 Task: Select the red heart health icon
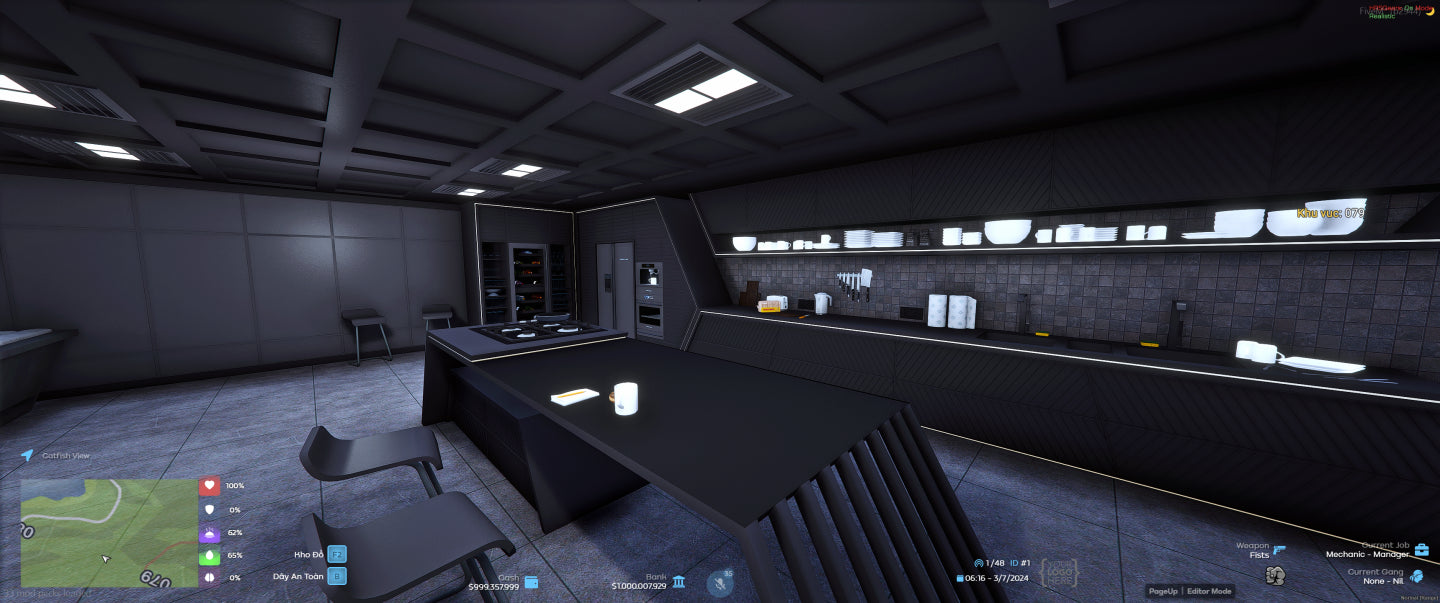coord(209,486)
